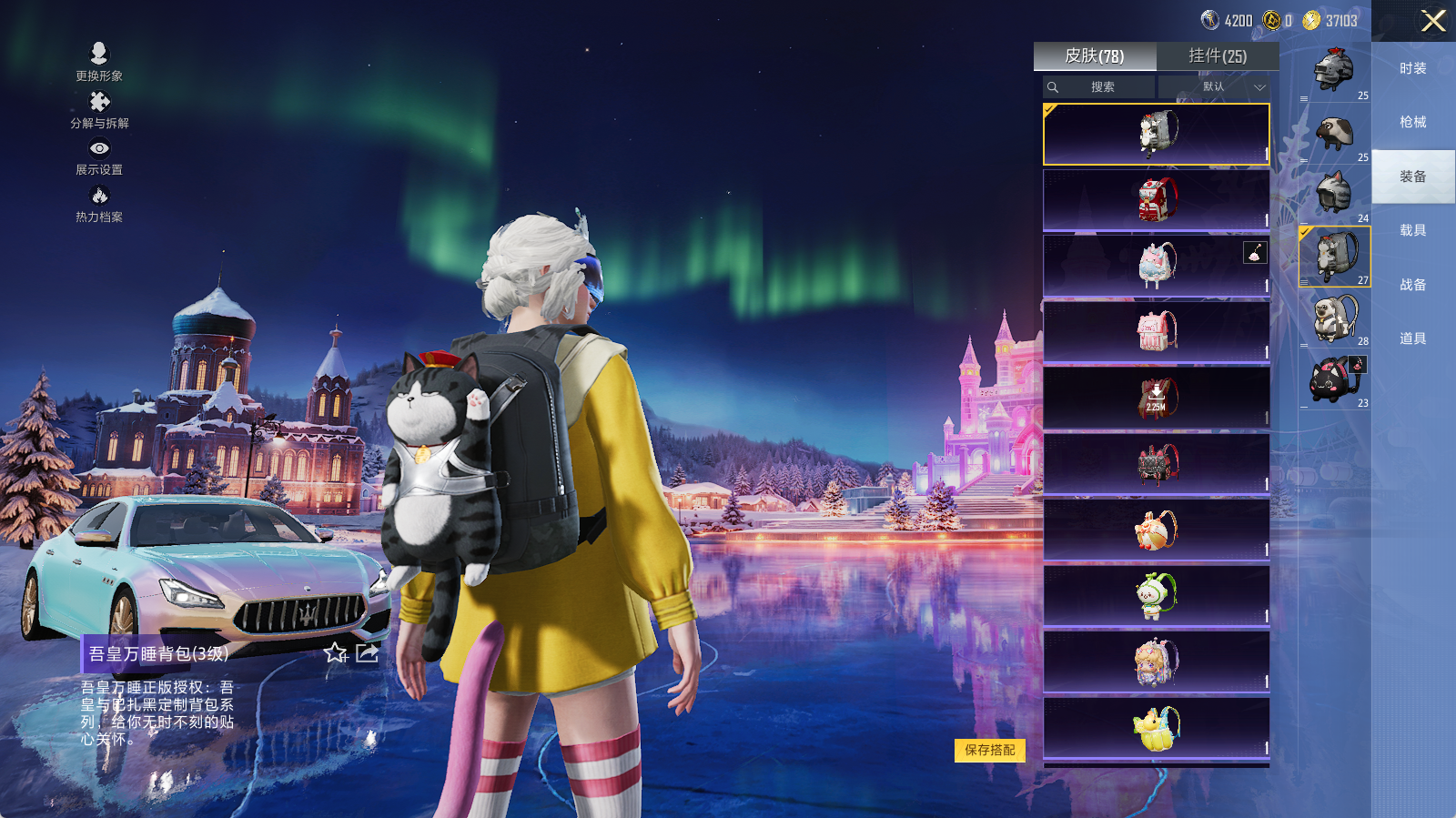1456x818 pixels.
Task: Select the 载具 vehicles category
Action: click(1412, 230)
